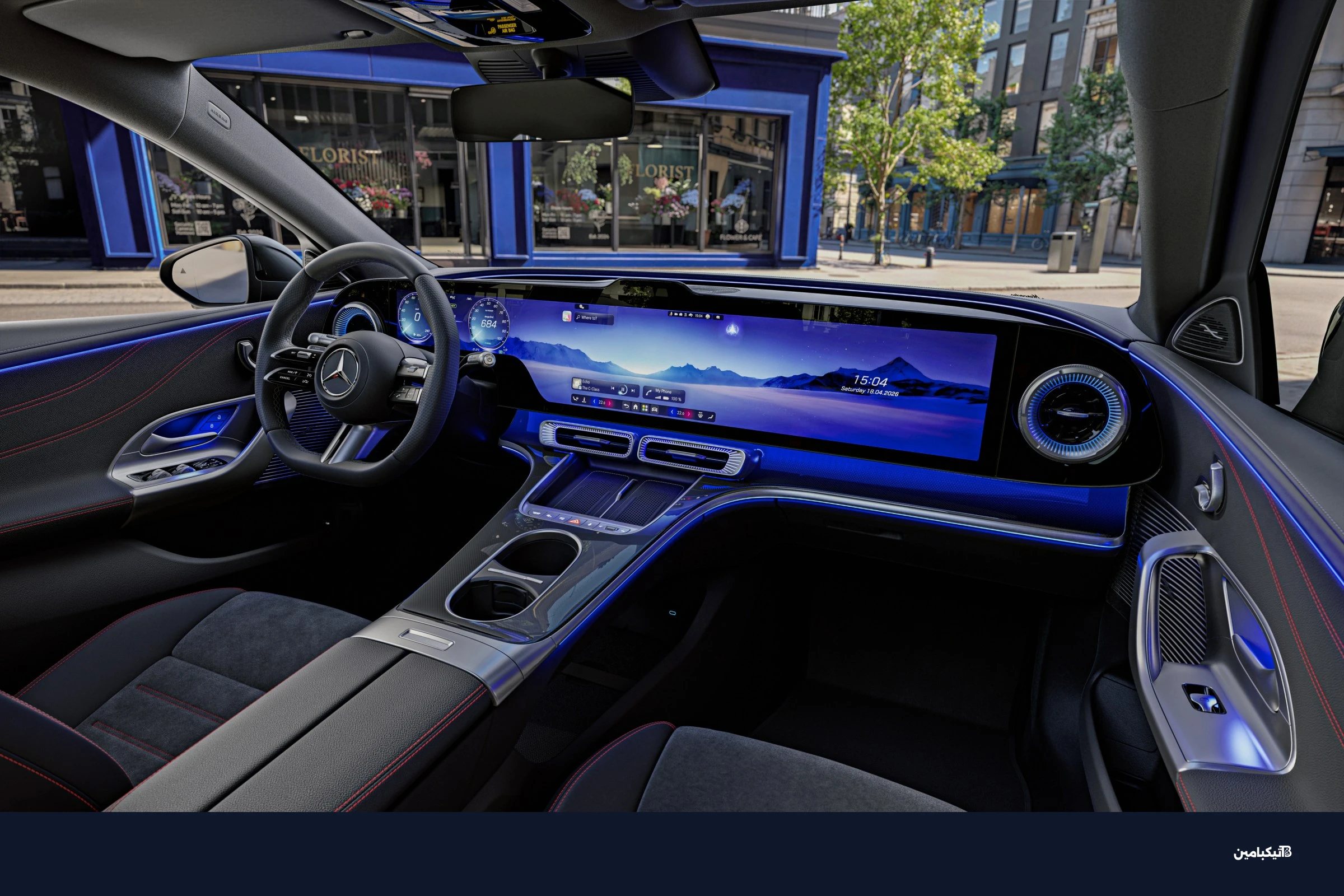
Task: Open the message bubble icon
Action: pyautogui.click(x=718, y=316)
